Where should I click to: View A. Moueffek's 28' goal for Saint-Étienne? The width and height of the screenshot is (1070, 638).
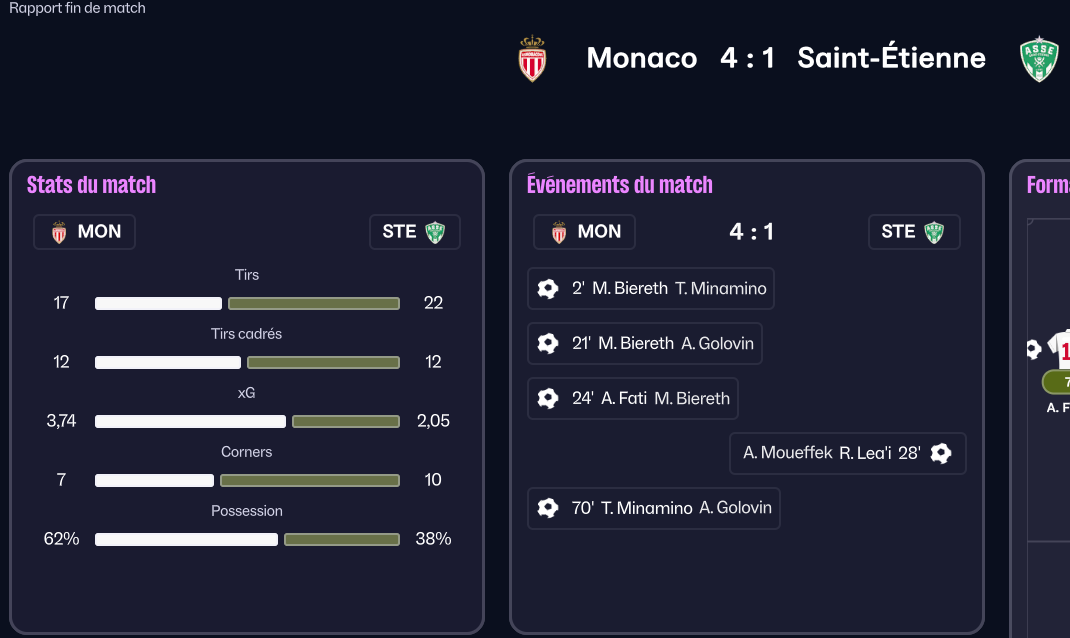(x=847, y=453)
